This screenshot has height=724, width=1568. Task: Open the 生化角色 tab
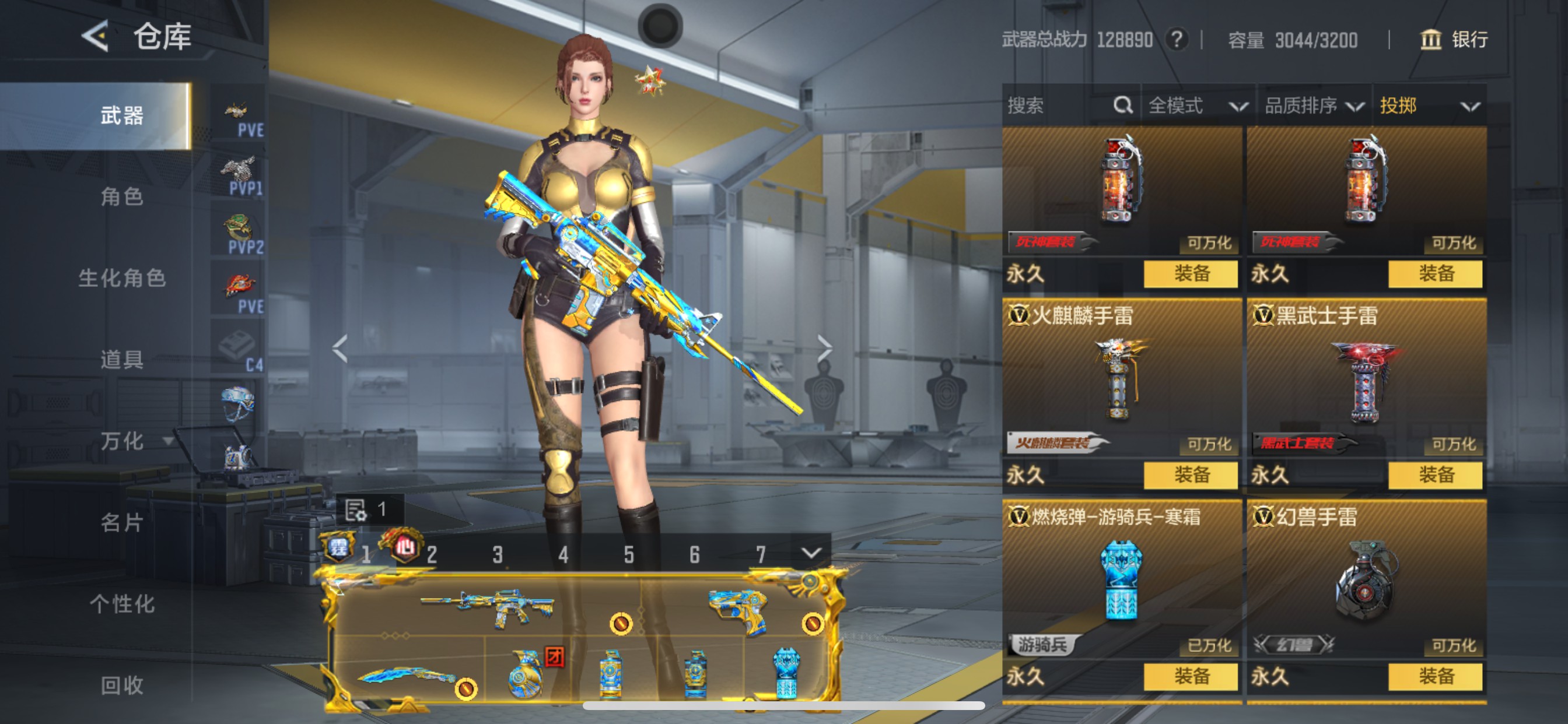(x=122, y=278)
